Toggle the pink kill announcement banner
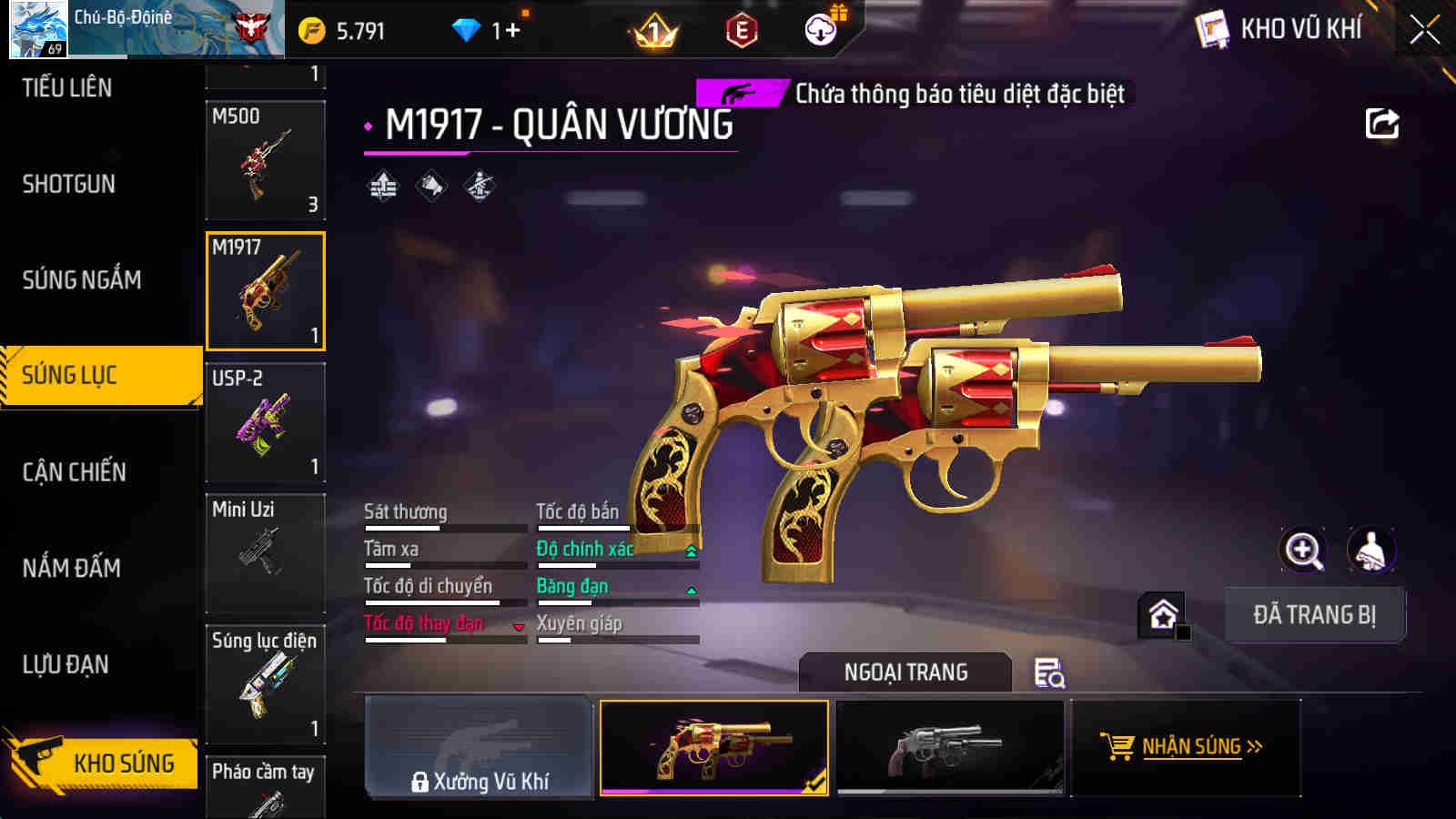 [739, 91]
